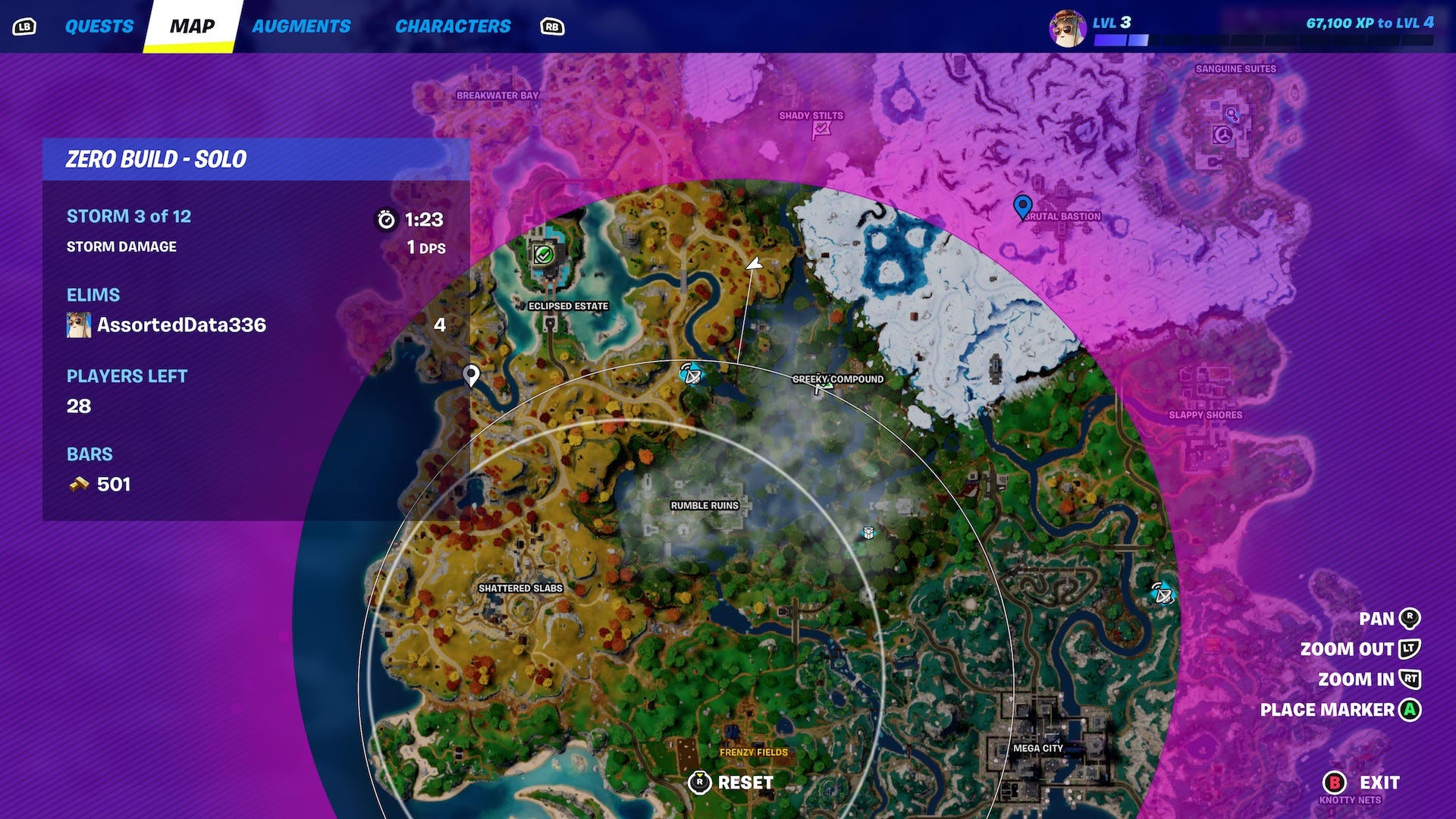Image resolution: width=1456 pixels, height=819 pixels.
Task: Open the AUGMENTS tab
Action: [x=302, y=25]
